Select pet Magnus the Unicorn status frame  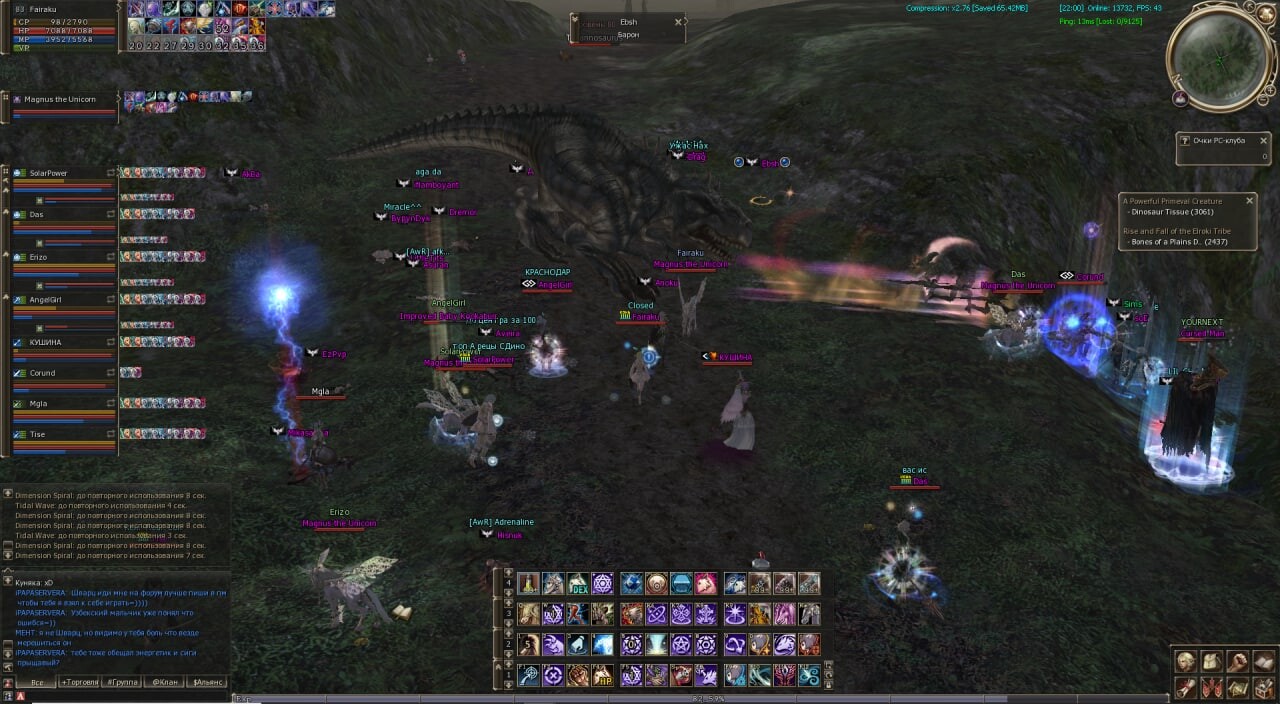point(60,100)
